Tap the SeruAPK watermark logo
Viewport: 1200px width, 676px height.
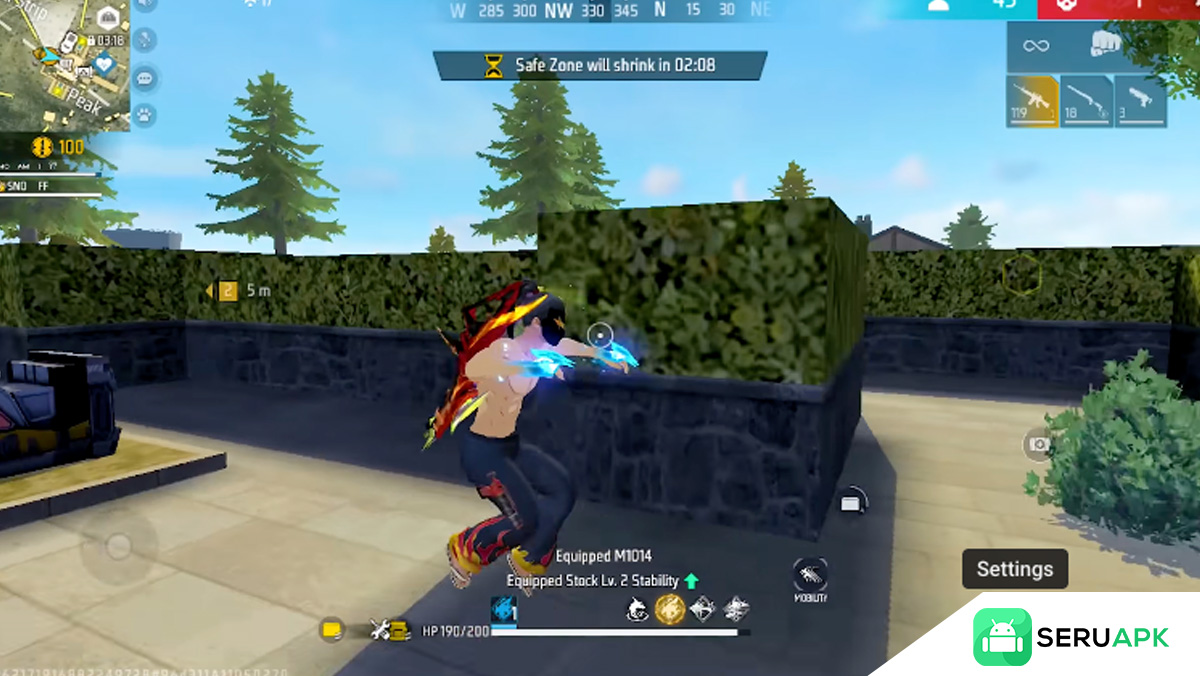1070,637
